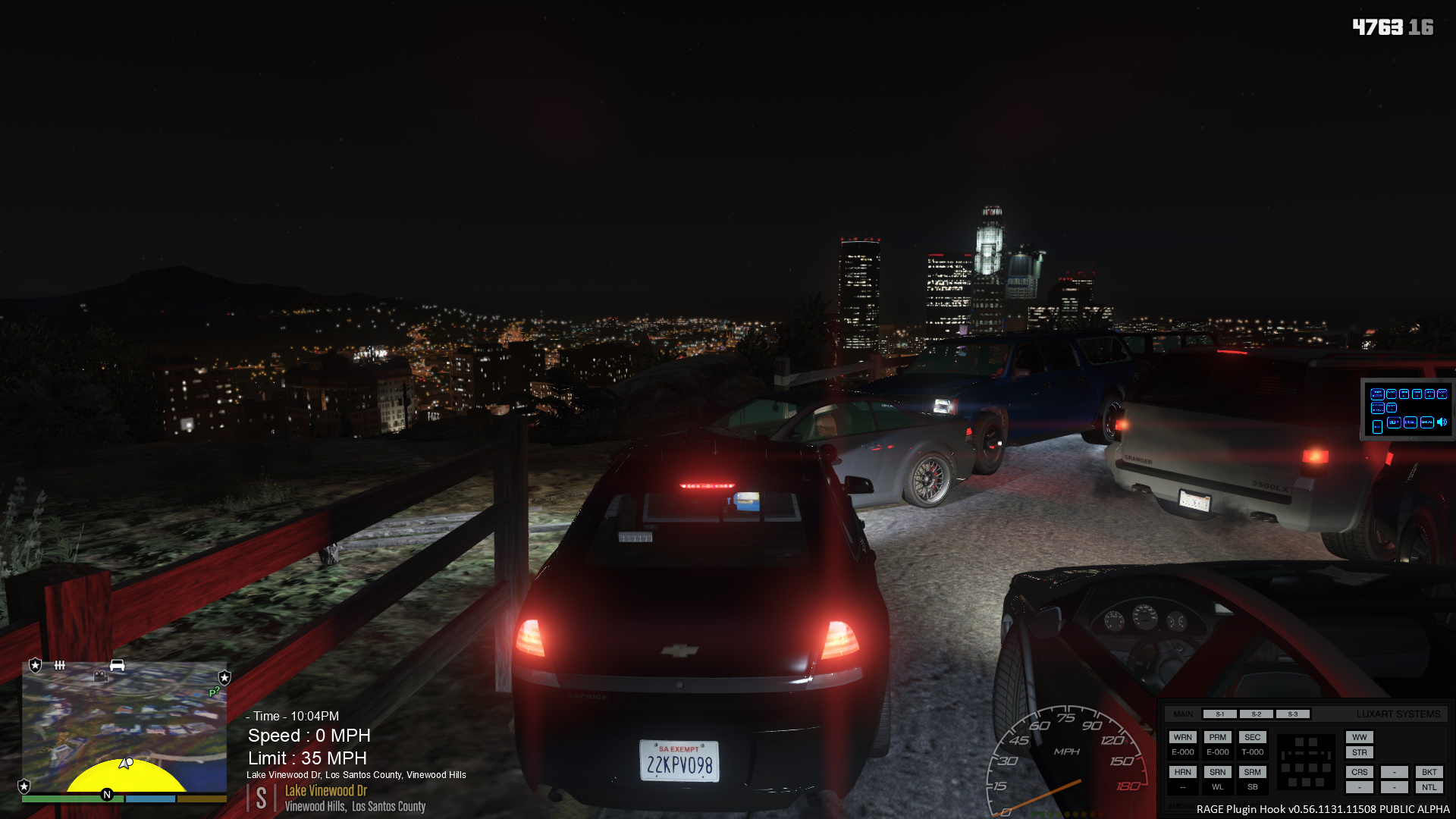Sound the HRN horn button

(x=1182, y=772)
